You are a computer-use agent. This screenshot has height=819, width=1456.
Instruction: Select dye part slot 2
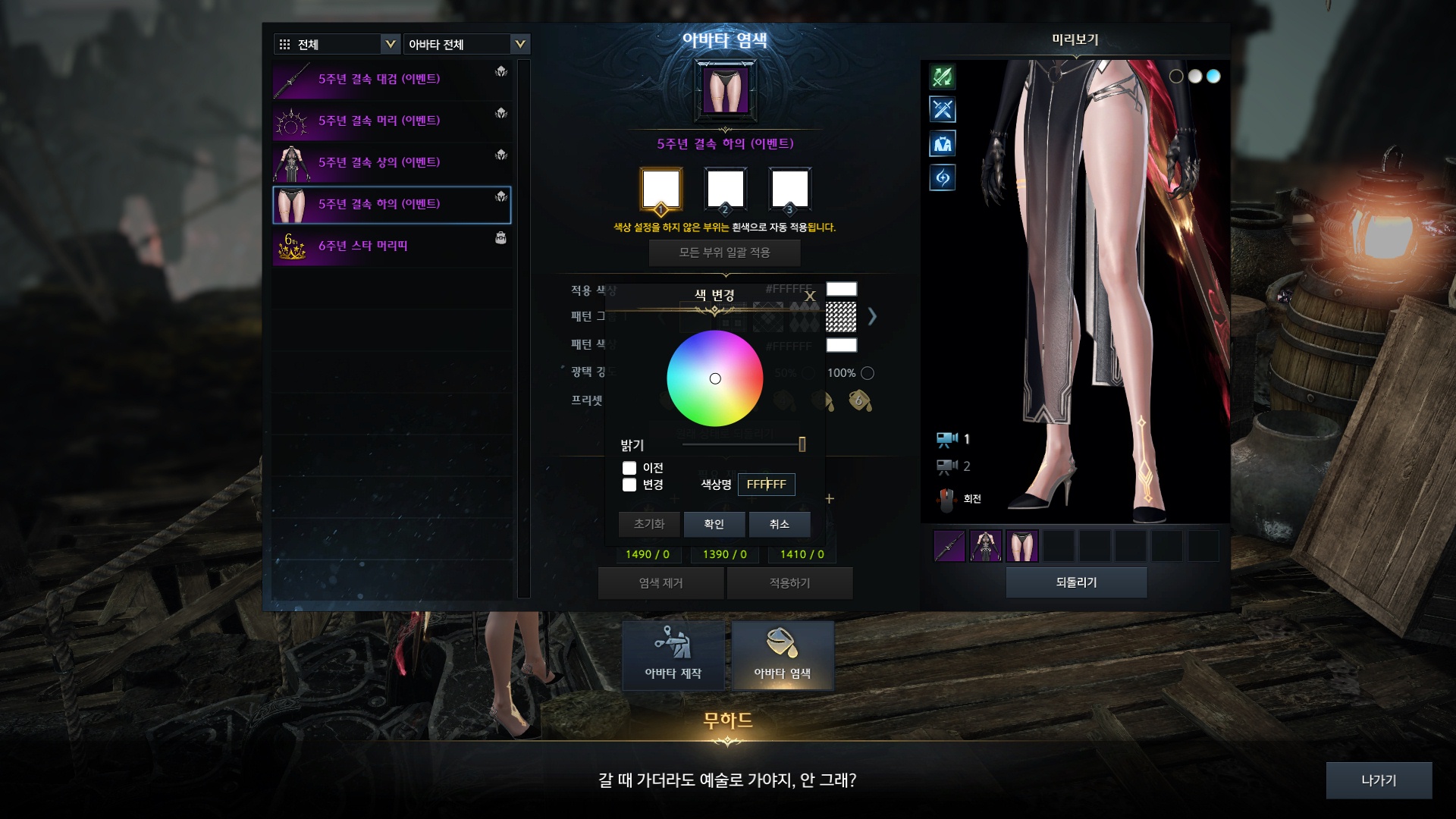pyautogui.click(x=725, y=189)
